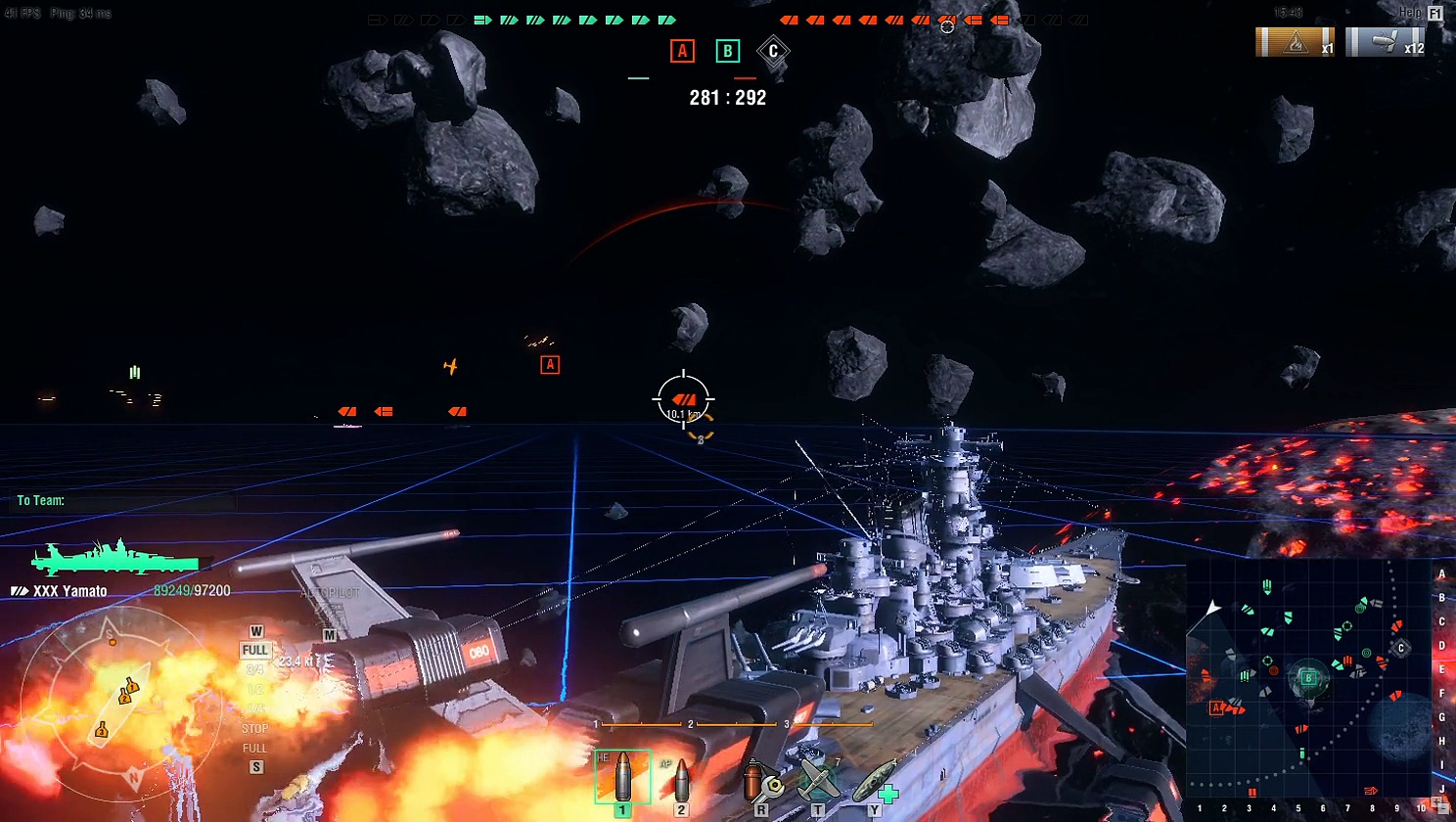Launch the fighter aircraft consumable
This screenshot has width=1456, height=822.
[817, 781]
